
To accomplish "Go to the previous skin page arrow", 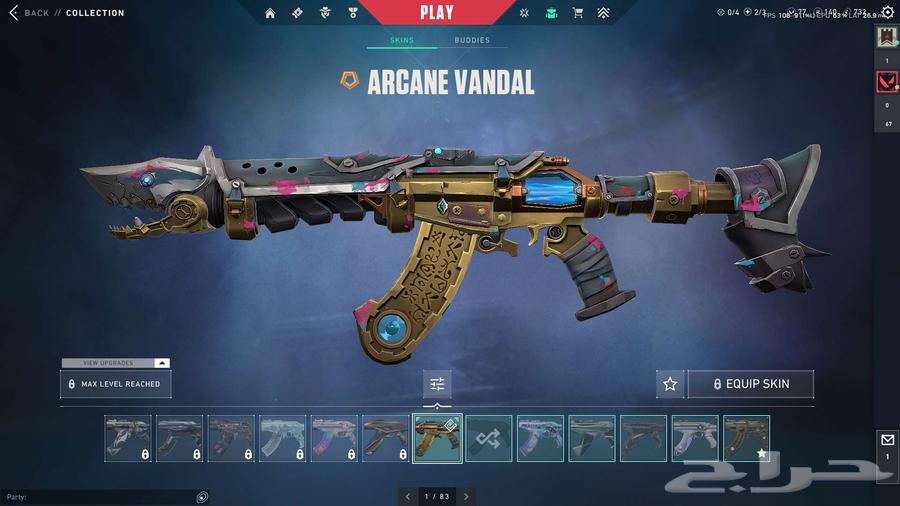I will tap(407, 496).
